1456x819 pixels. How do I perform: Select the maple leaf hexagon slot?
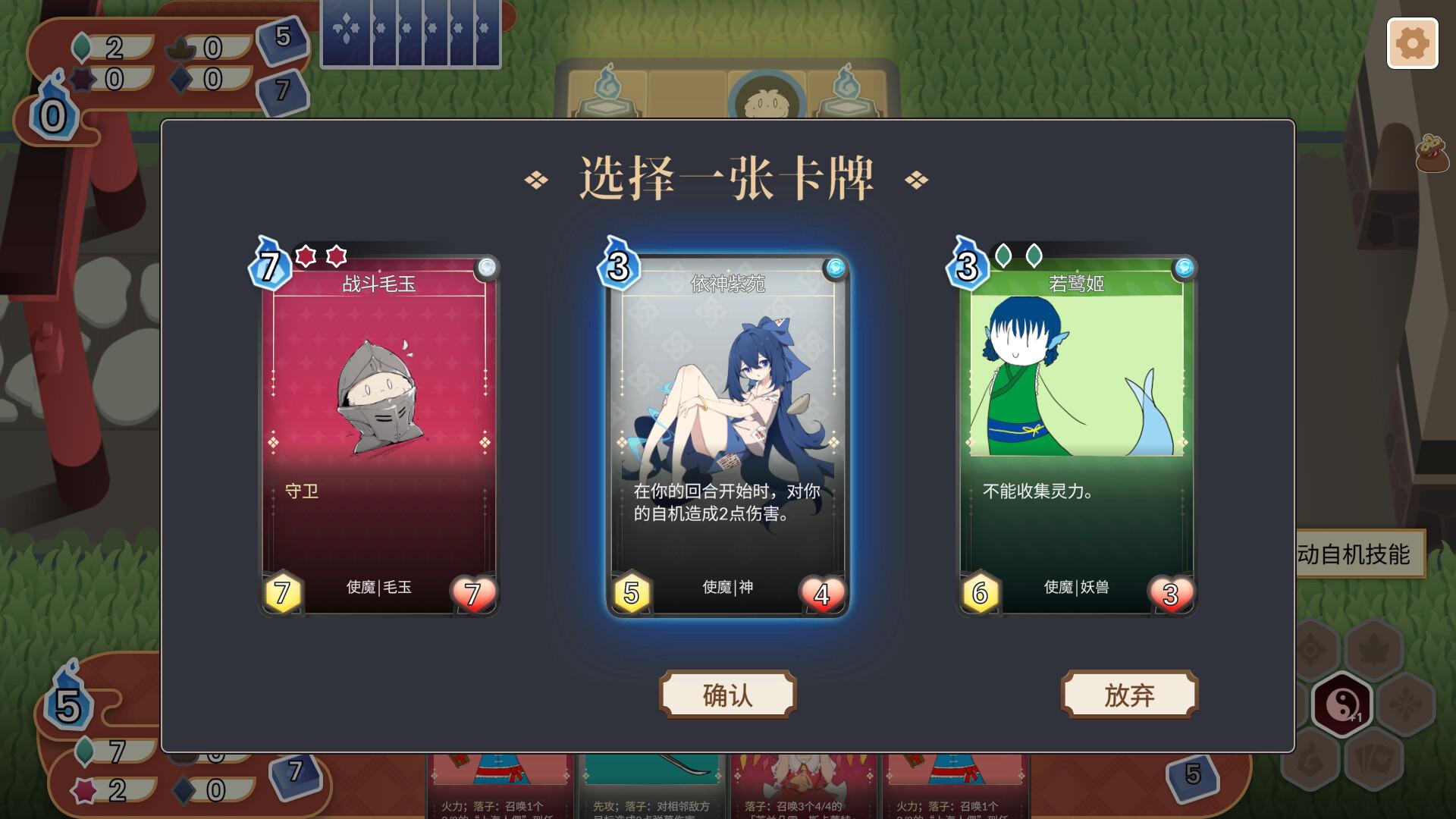[1375, 651]
